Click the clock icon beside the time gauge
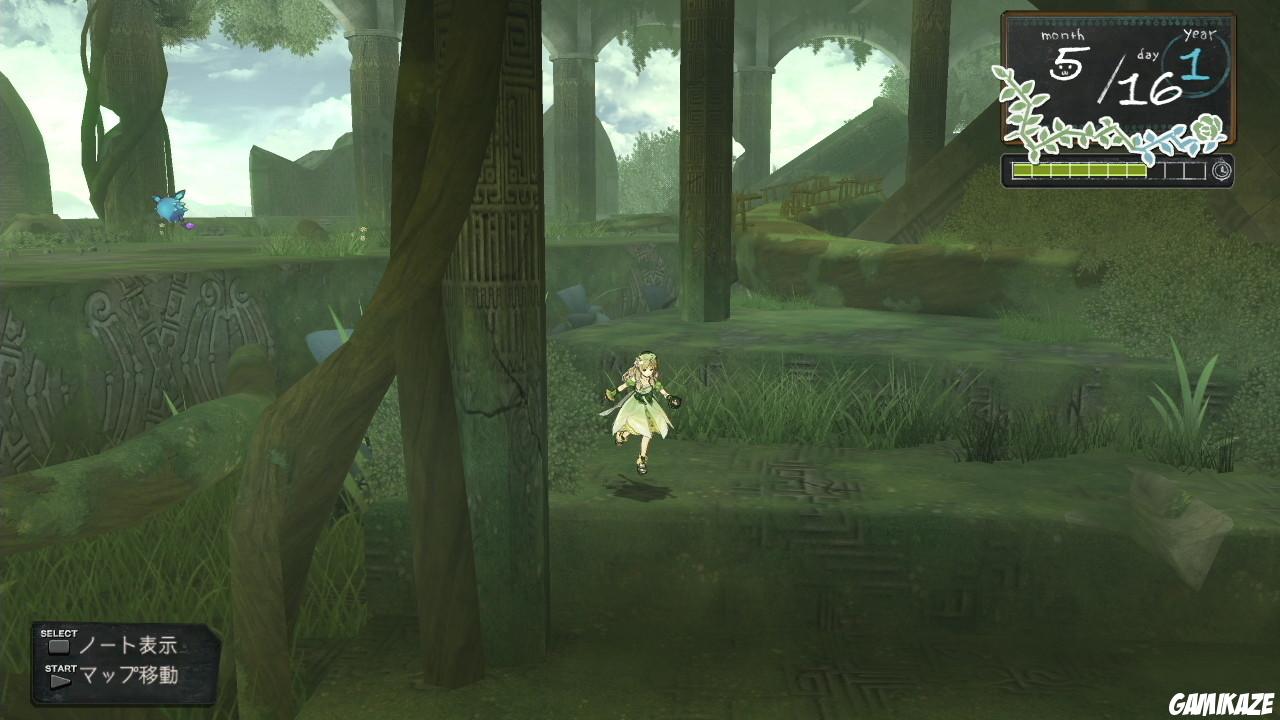 1222,169
